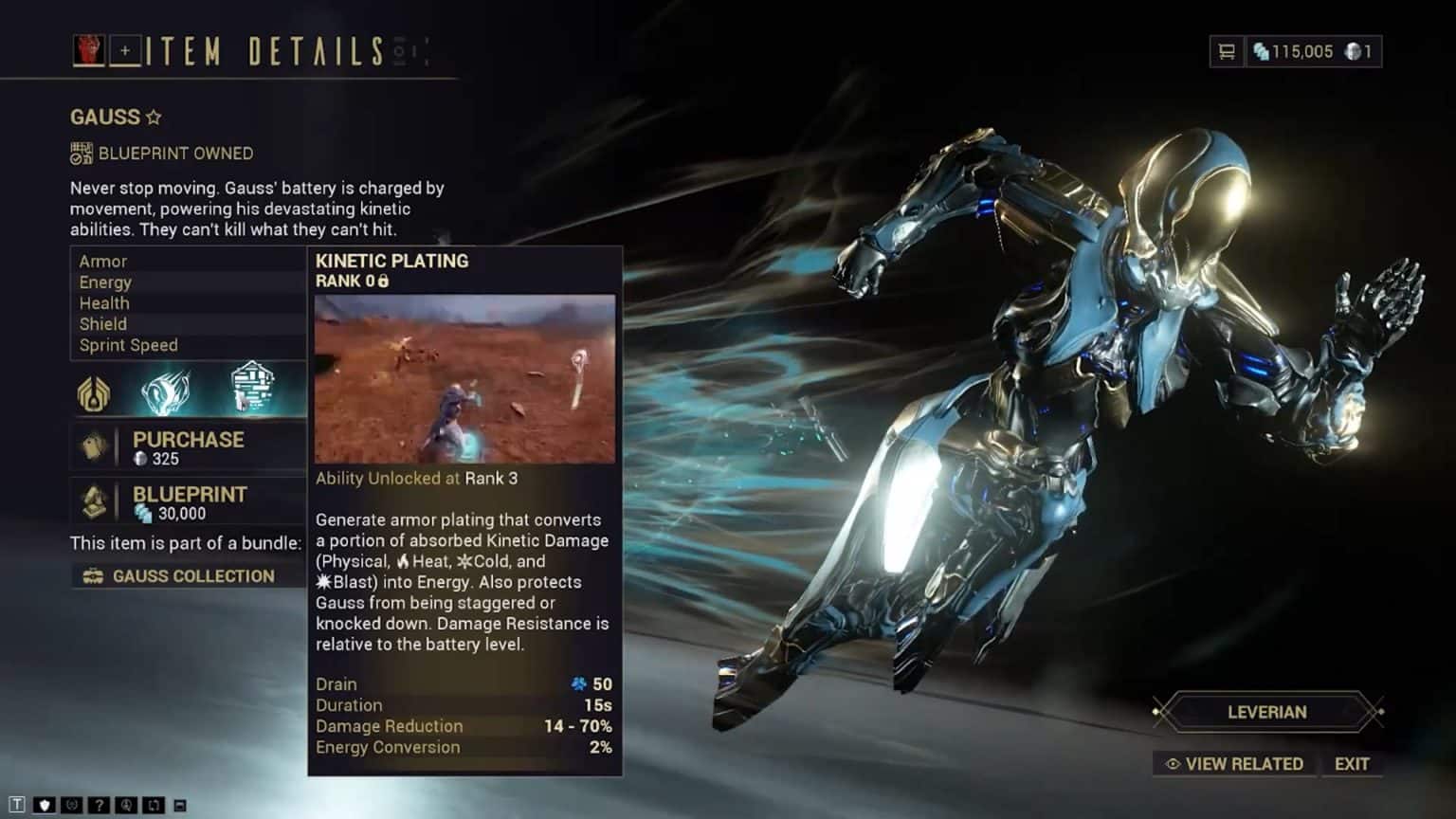Click the Kinetic Plating preview video
The width and height of the screenshot is (1456, 819).
(464, 379)
